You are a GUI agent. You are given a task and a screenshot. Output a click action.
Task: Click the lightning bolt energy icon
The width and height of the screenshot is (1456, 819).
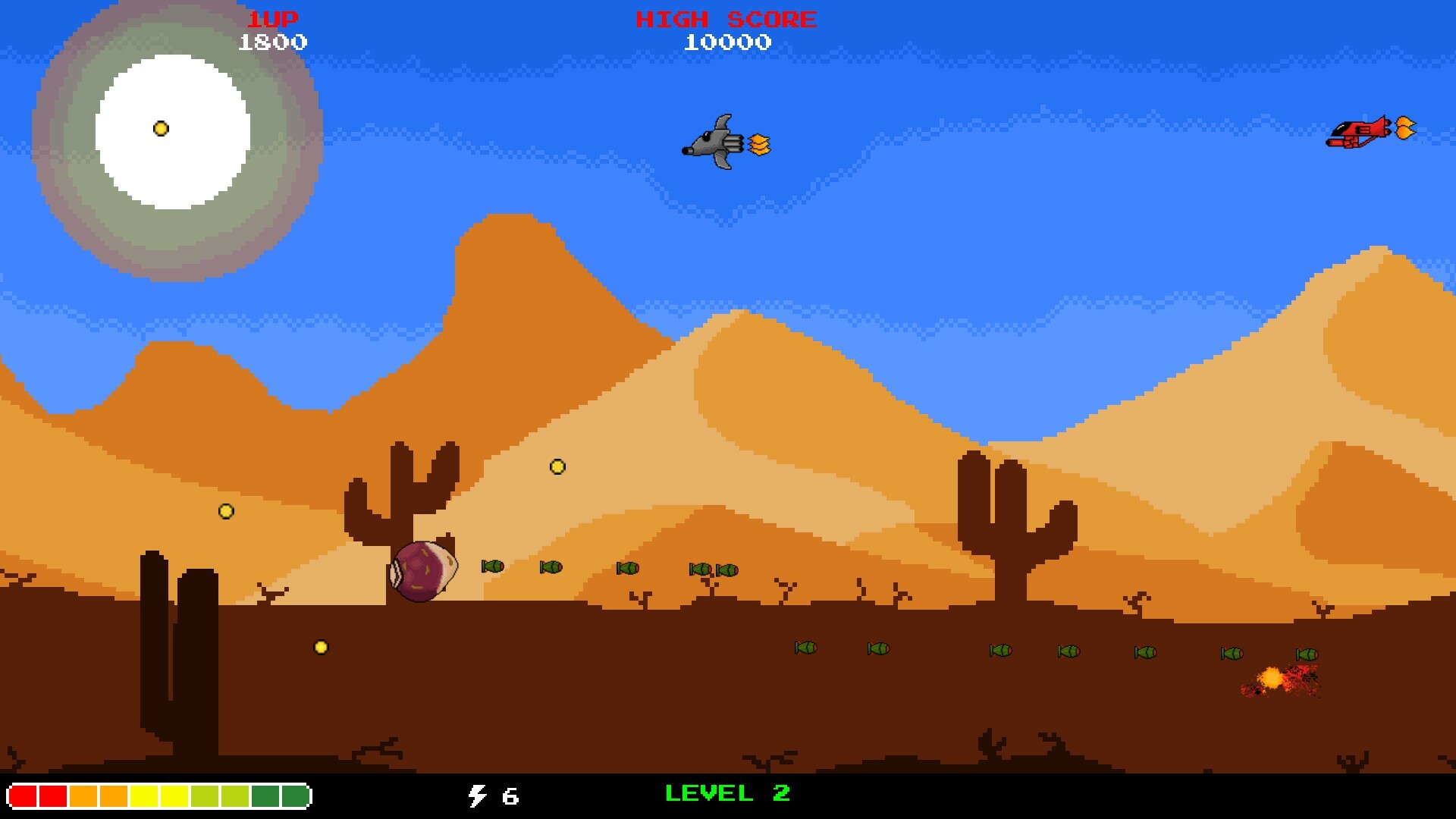click(x=476, y=796)
